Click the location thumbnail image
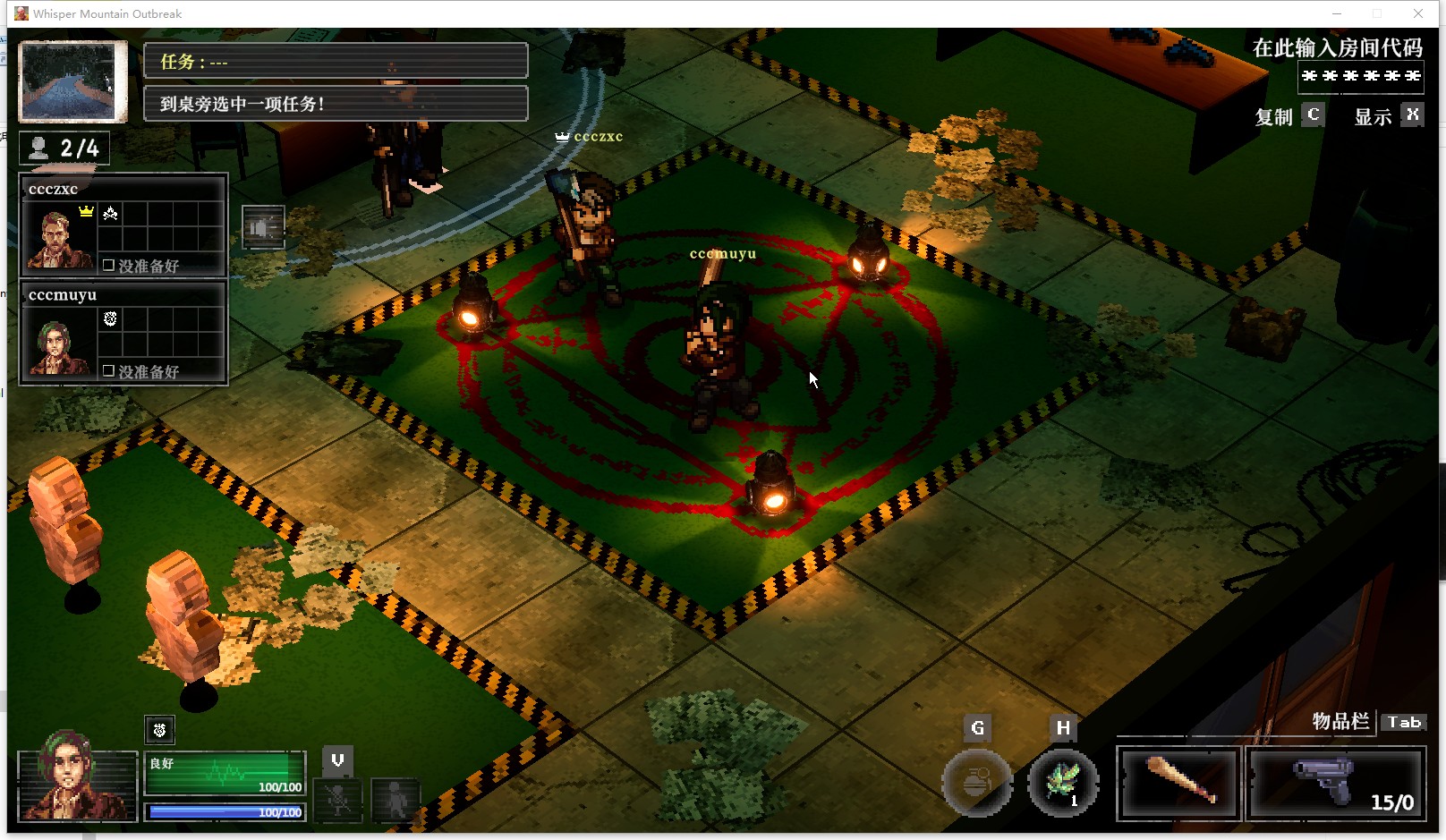The width and height of the screenshot is (1446, 840). tap(72, 81)
